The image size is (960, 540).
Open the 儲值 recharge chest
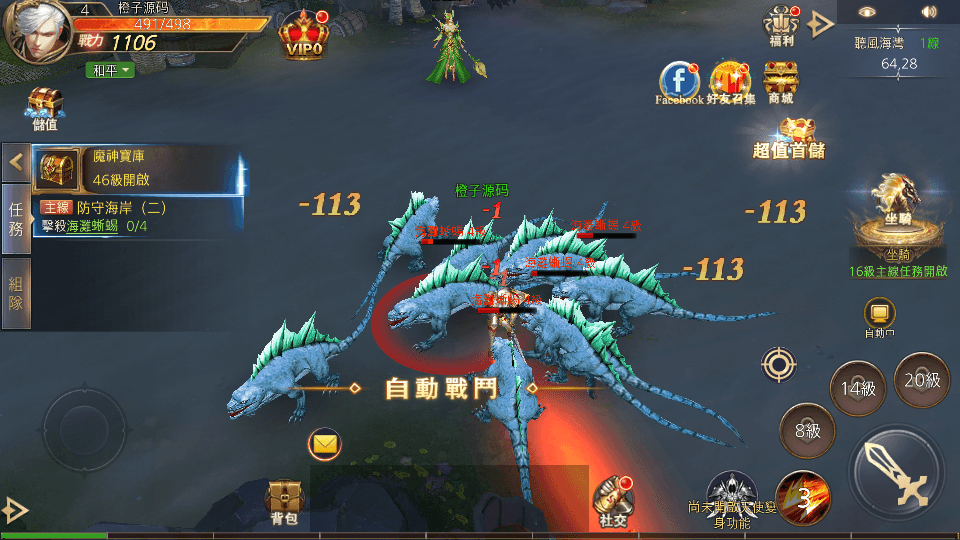point(44,107)
